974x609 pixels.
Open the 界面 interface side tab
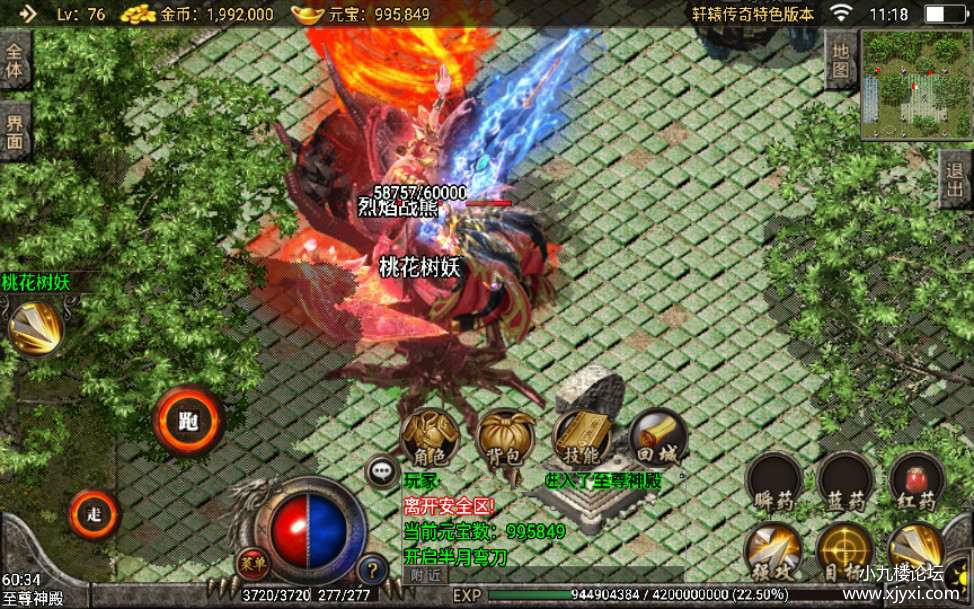click(x=15, y=133)
